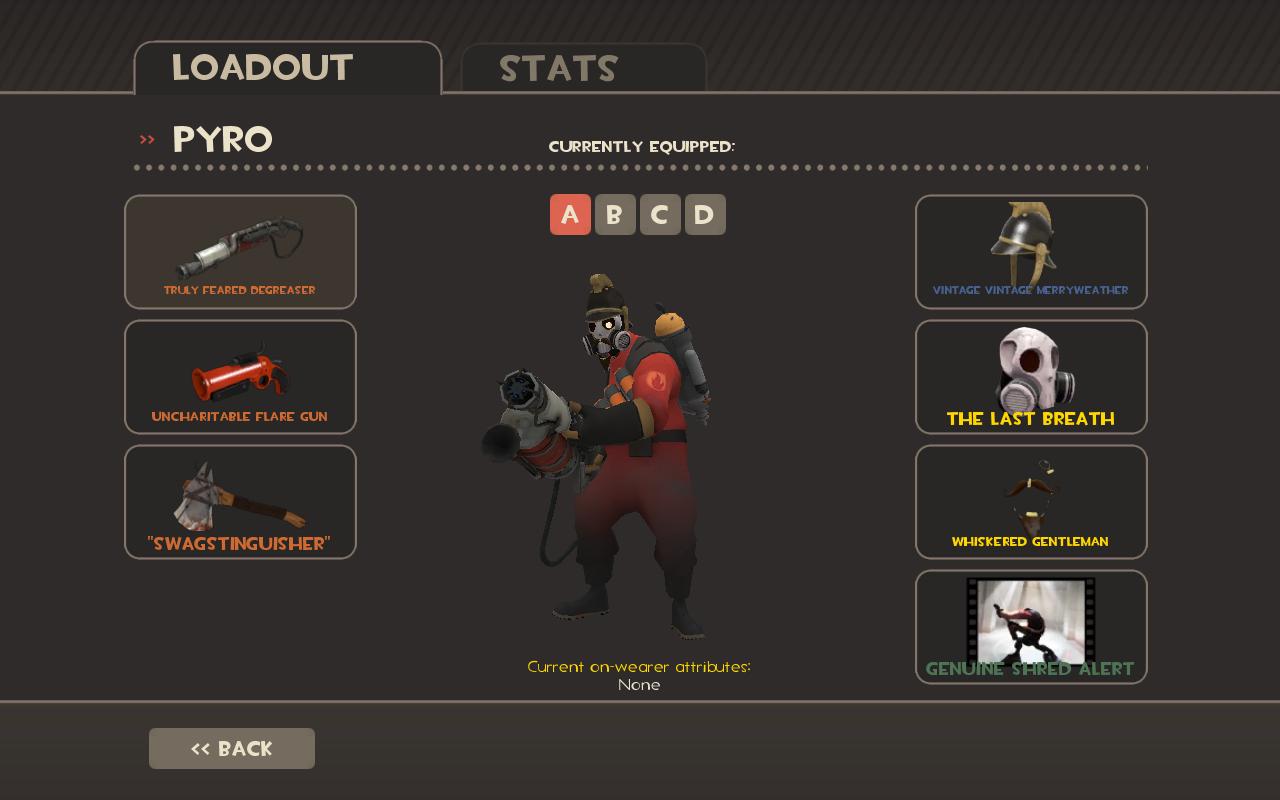Switch to the STATS tab
Screen dimensions: 1280x800
(x=559, y=69)
